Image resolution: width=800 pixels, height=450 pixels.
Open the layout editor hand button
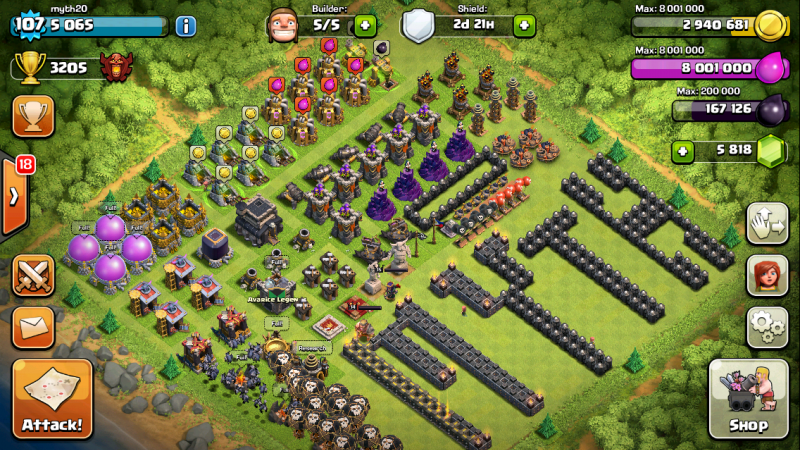[x=766, y=222]
